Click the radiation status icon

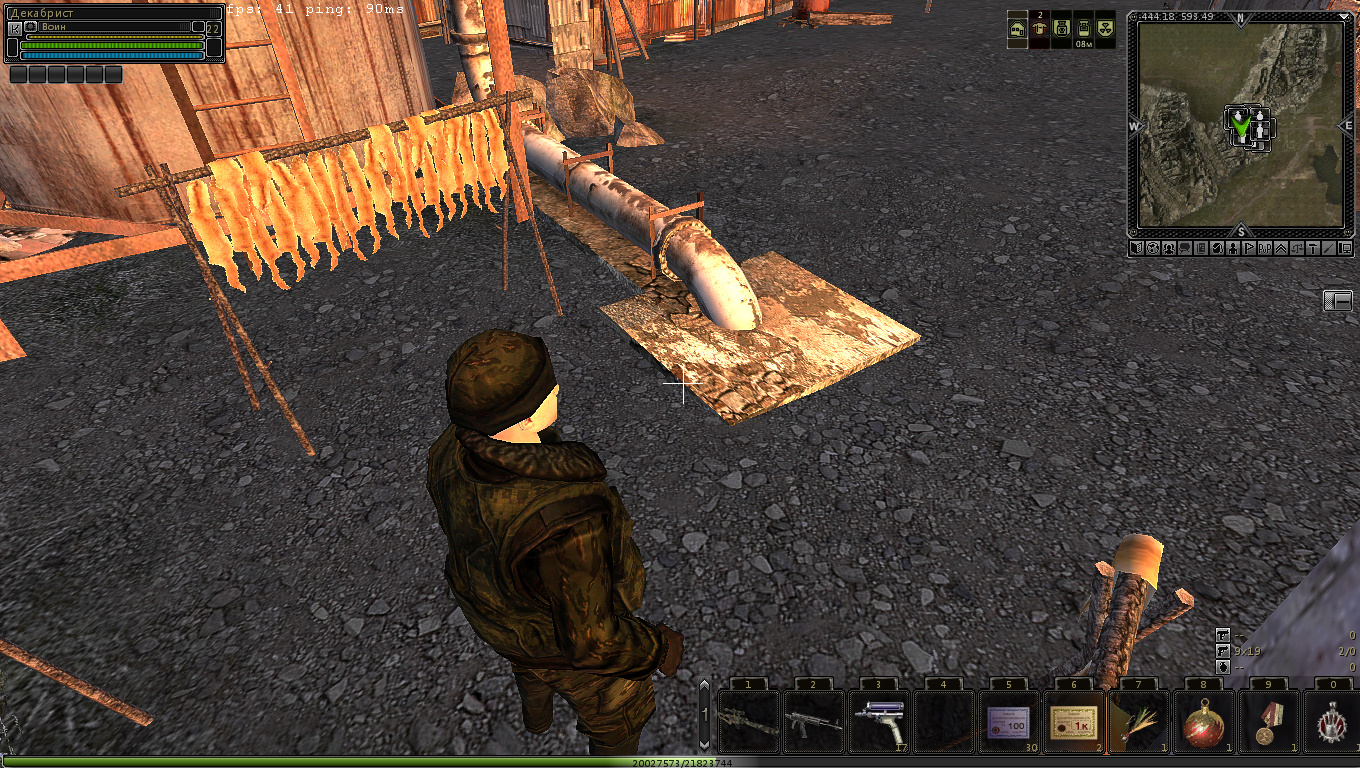point(1104,29)
